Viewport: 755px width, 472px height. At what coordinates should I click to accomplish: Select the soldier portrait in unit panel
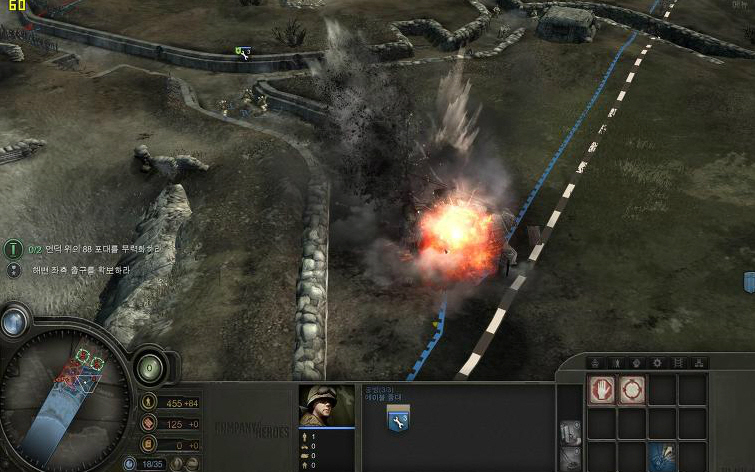click(326, 406)
